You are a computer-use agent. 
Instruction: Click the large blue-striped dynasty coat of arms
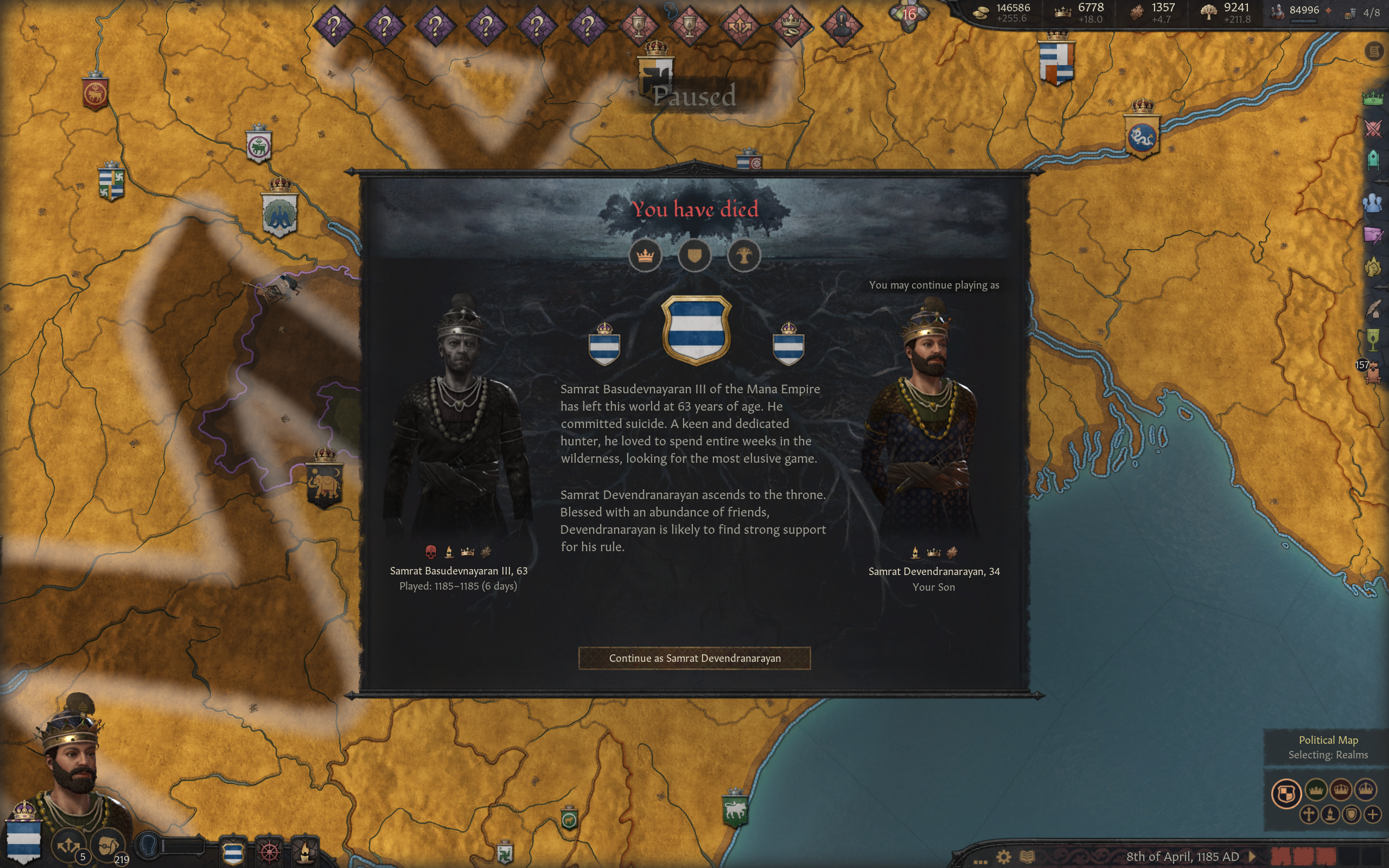click(x=696, y=330)
